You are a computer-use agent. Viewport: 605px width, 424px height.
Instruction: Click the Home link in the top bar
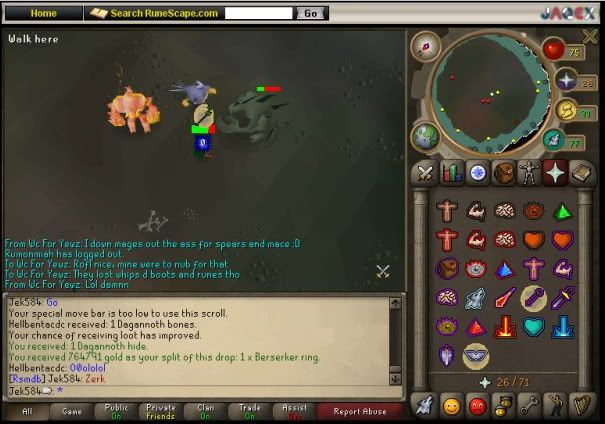click(44, 13)
